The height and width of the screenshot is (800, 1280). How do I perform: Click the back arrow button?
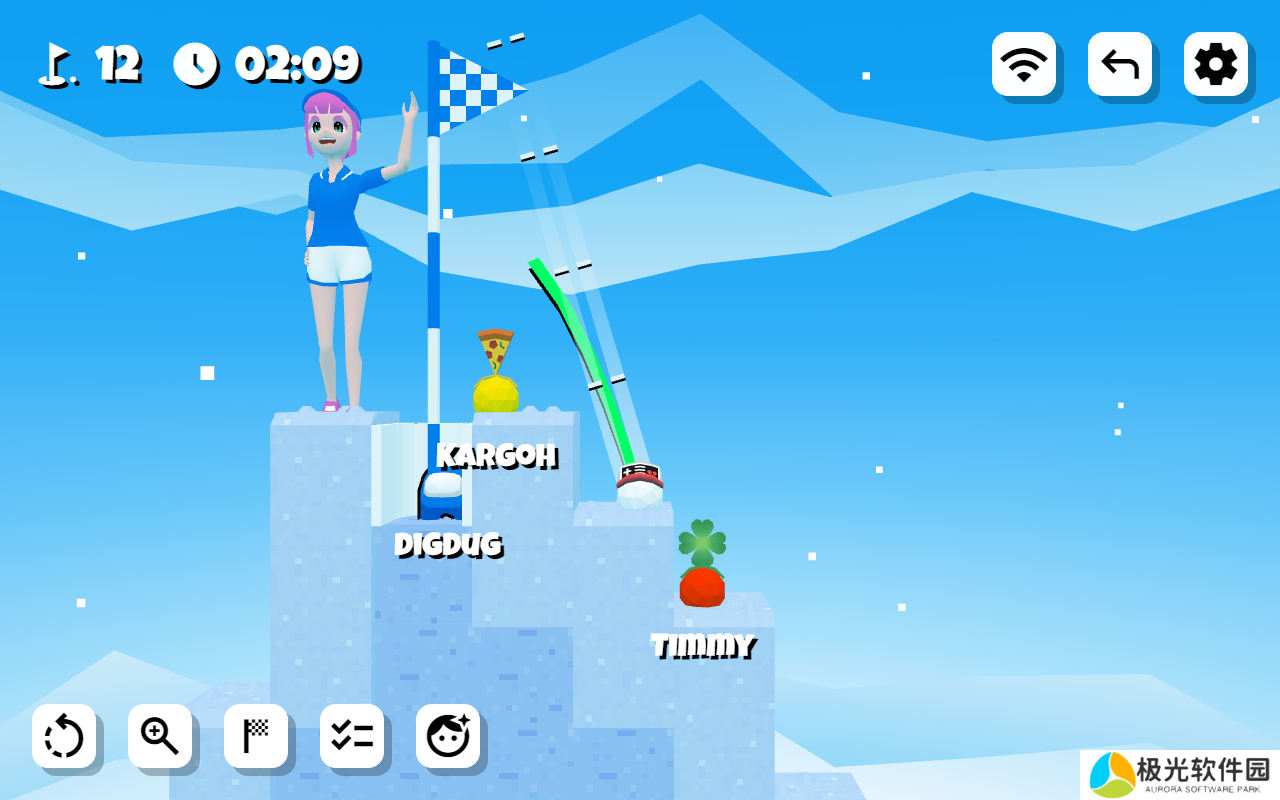(1119, 64)
